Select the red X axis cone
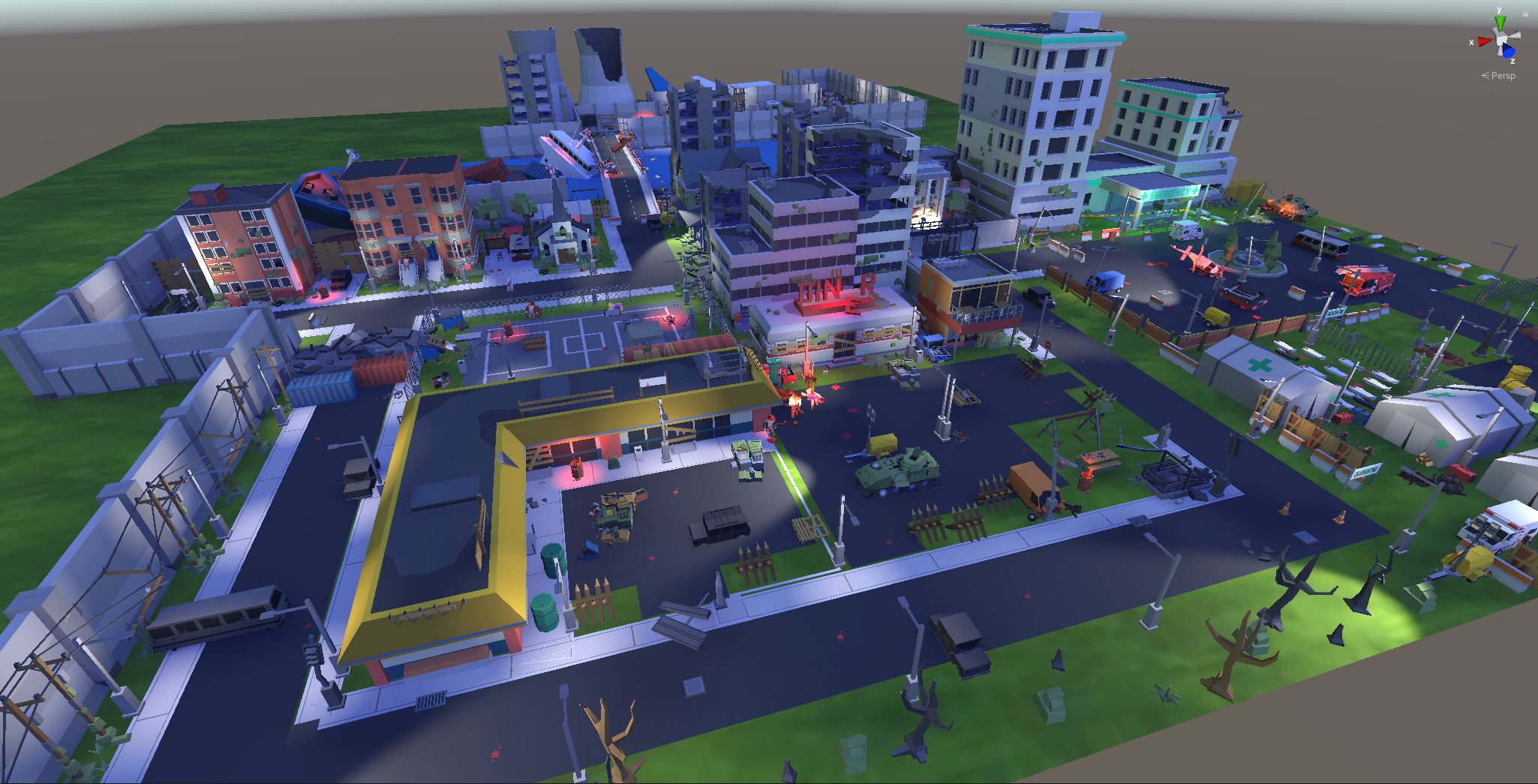The width and height of the screenshot is (1538, 784). pos(1483,42)
